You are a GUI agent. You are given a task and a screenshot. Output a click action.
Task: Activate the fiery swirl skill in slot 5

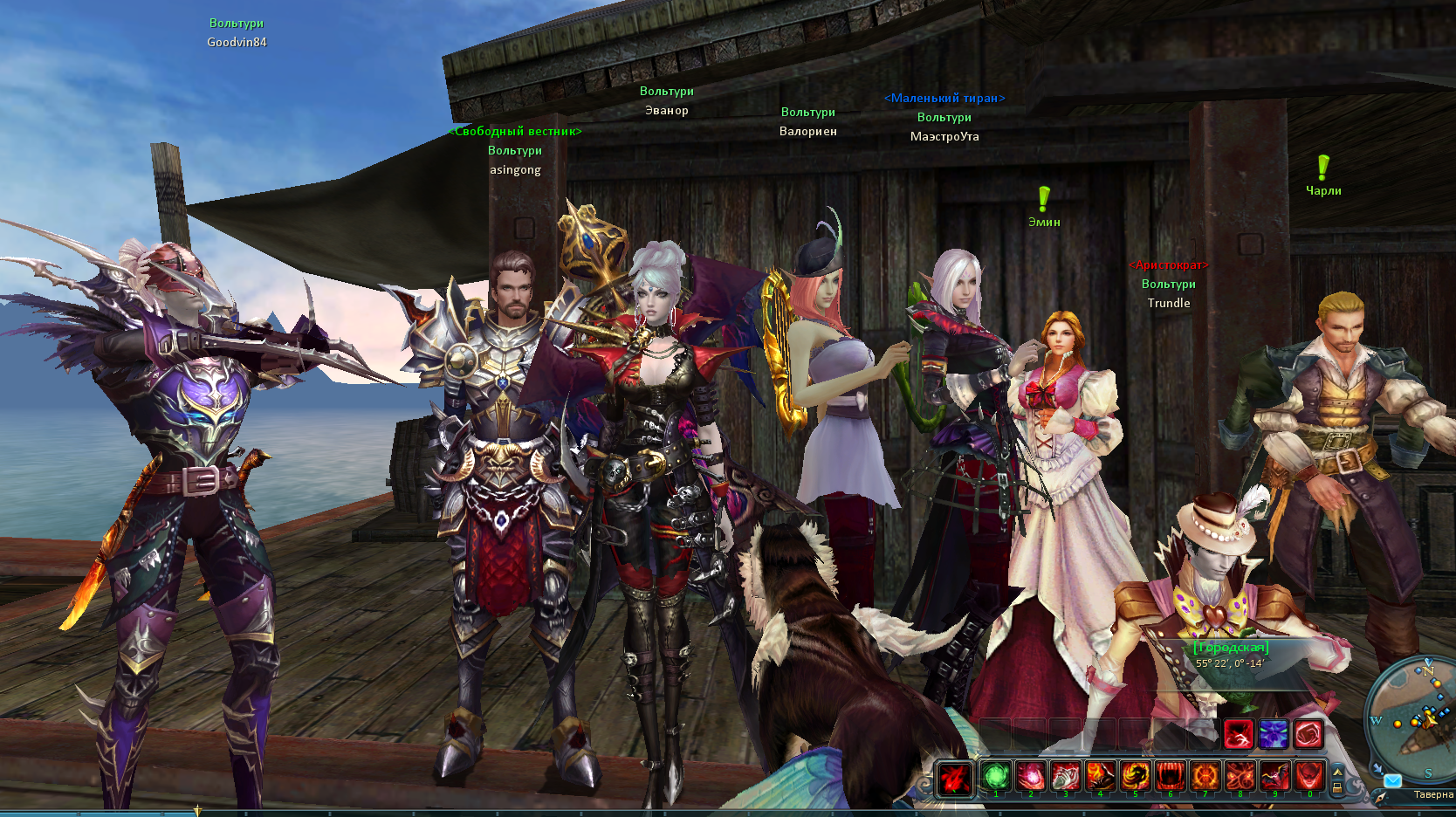[1135, 776]
